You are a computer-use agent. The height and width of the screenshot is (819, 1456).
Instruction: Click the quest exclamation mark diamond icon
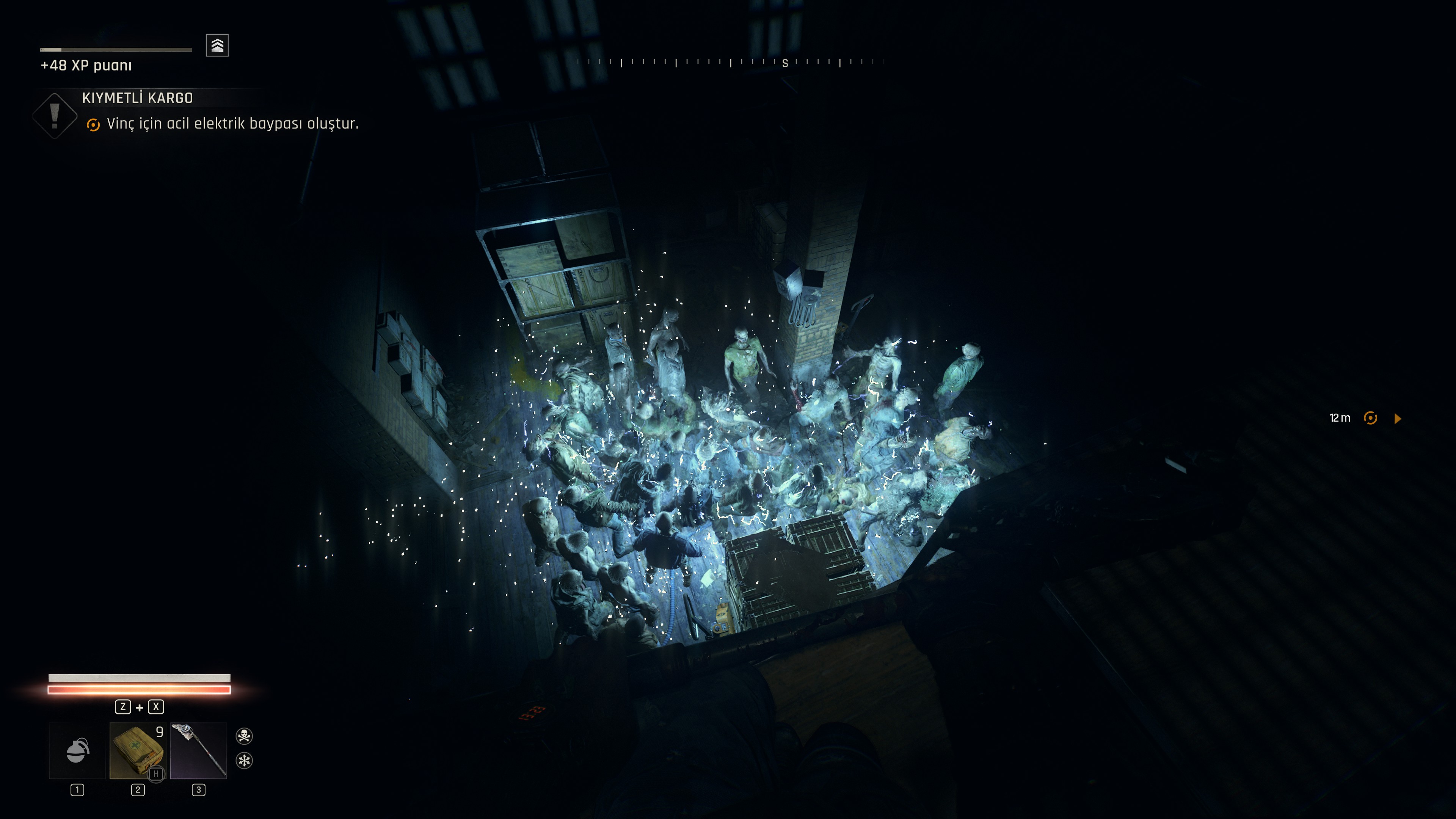55,115
